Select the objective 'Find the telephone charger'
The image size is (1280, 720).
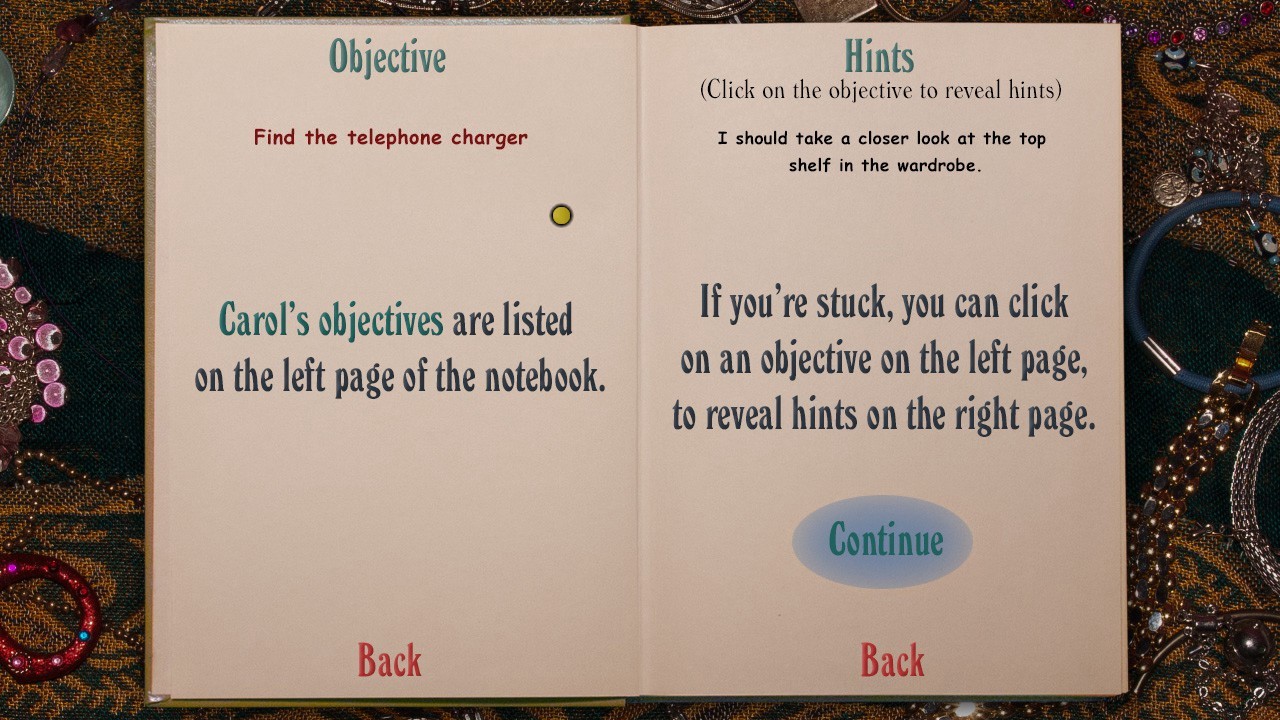click(x=389, y=137)
